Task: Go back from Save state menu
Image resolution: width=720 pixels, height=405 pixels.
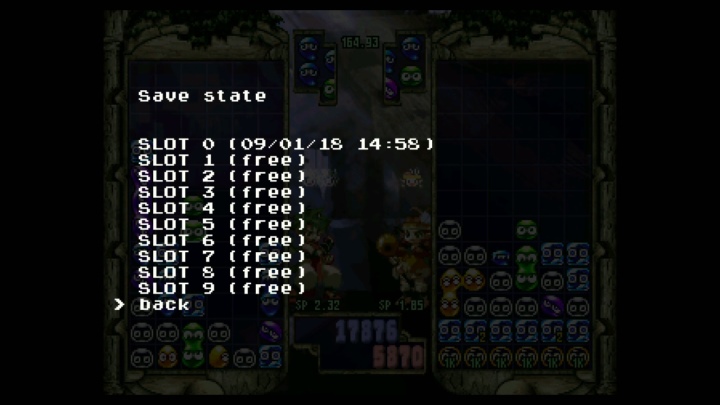Action: tap(164, 304)
